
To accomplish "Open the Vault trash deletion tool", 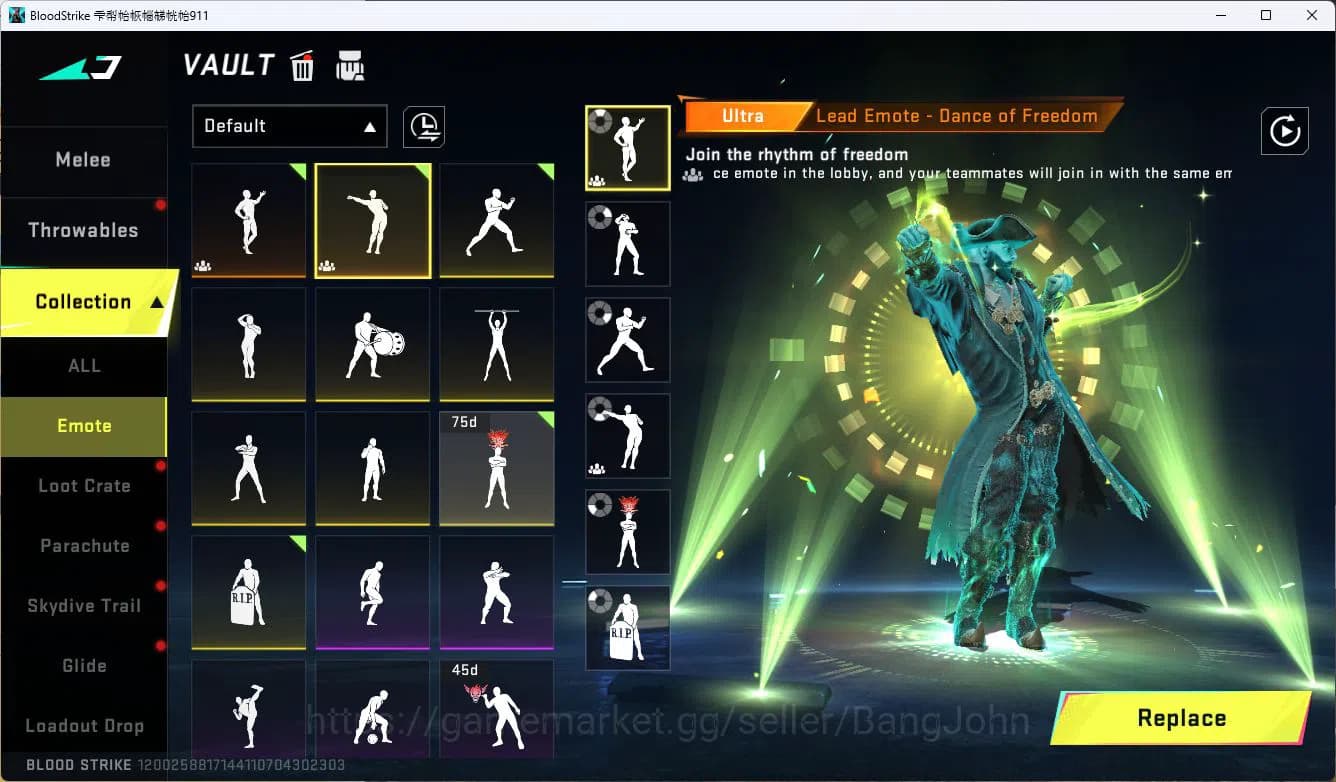I will [301, 65].
